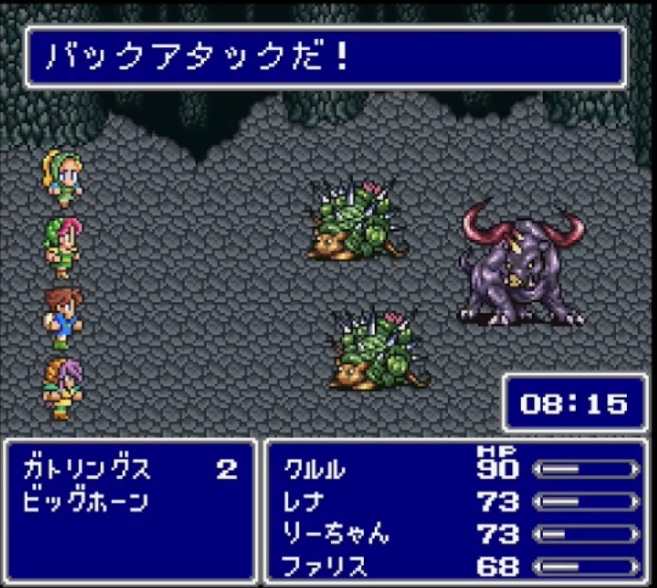Select the りーちゃん party row
Viewport: 657px width, 588px height.
click(x=336, y=533)
